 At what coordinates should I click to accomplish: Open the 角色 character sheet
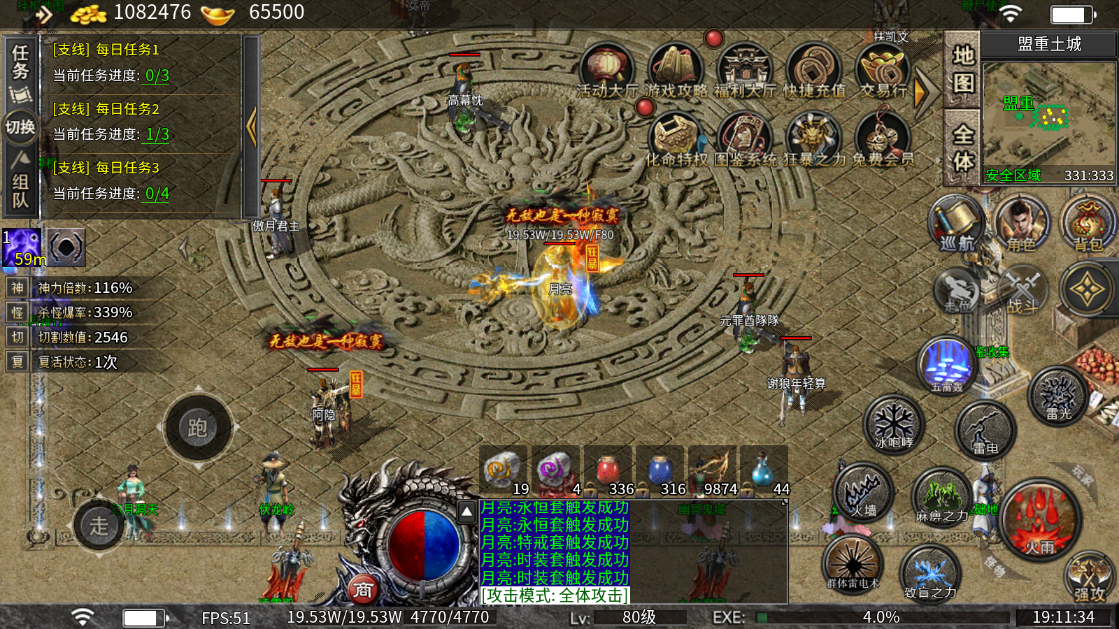click(1021, 222)
